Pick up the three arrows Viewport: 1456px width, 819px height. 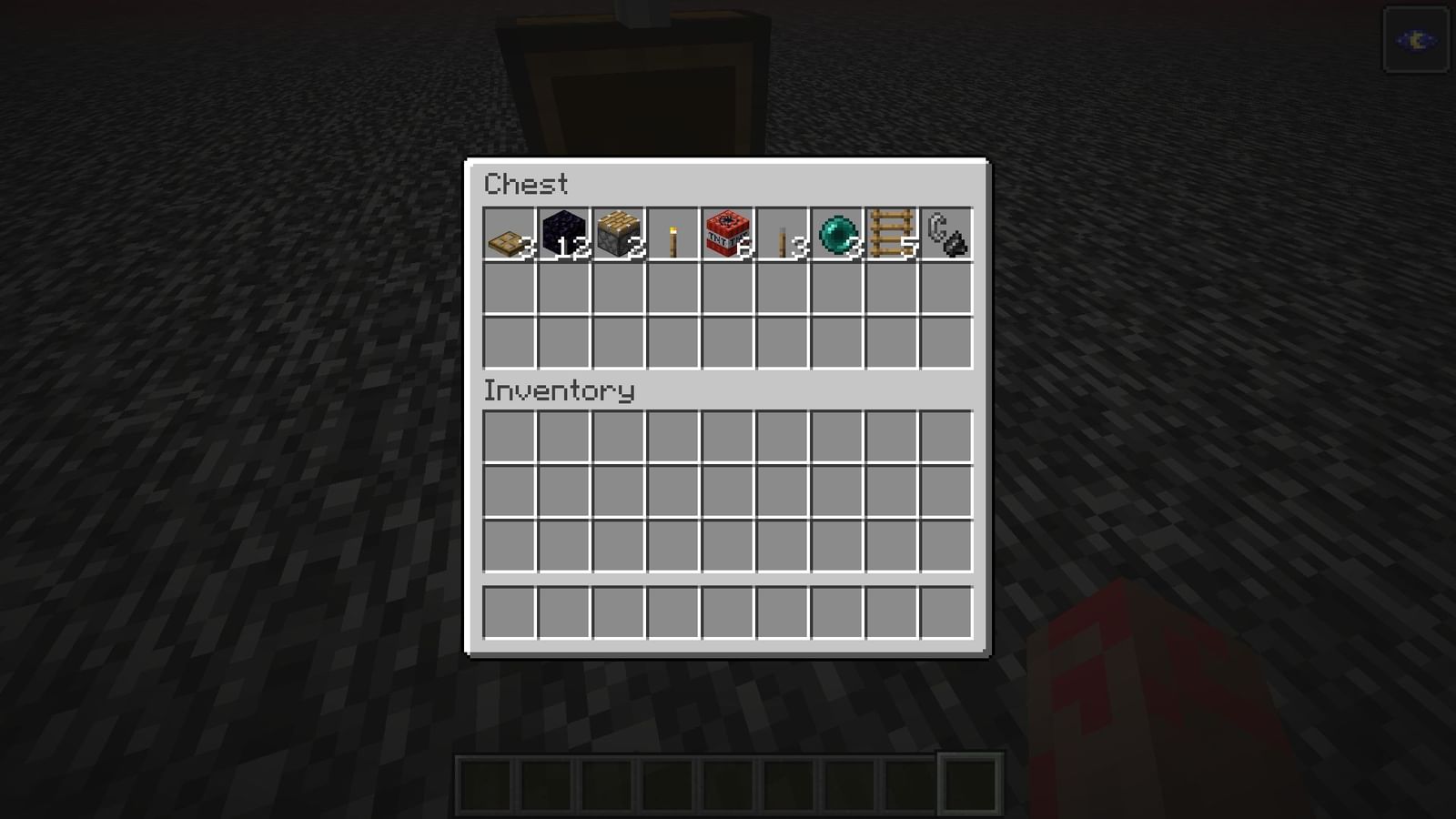[783, 235]
